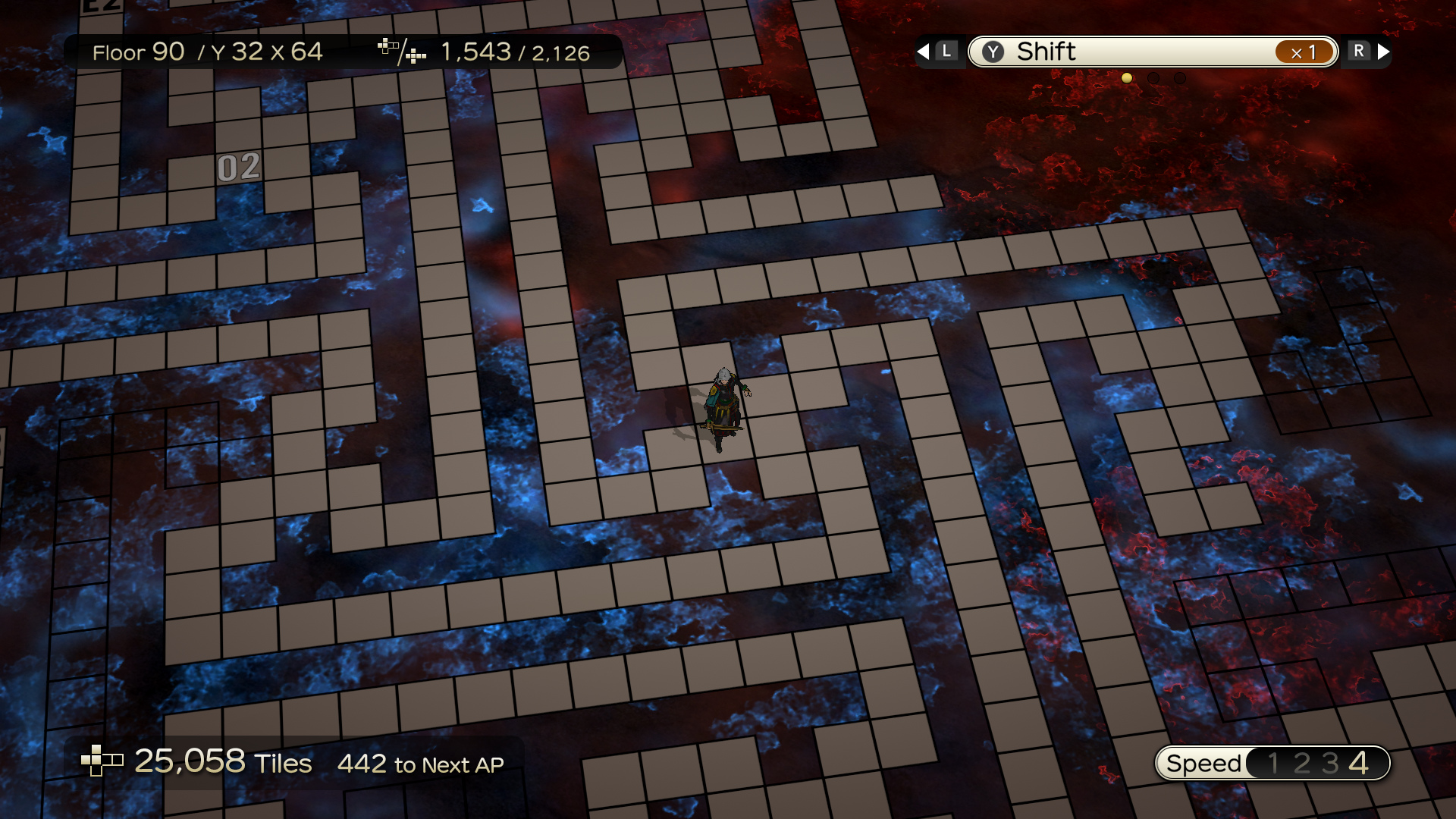1456x819 pixels.
Task: Choose speed level 4
Action: (x=1359, y=763)
